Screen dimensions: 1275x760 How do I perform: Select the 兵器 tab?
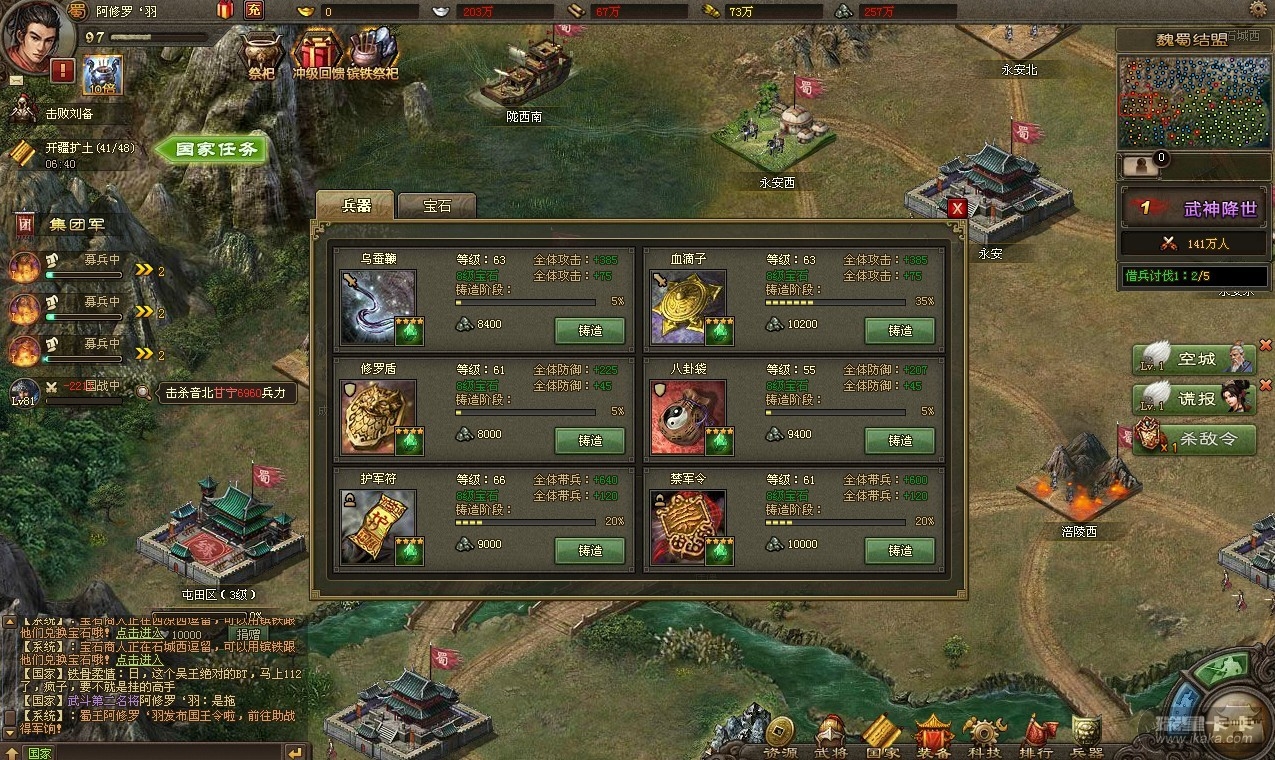[x=356, y=205]
